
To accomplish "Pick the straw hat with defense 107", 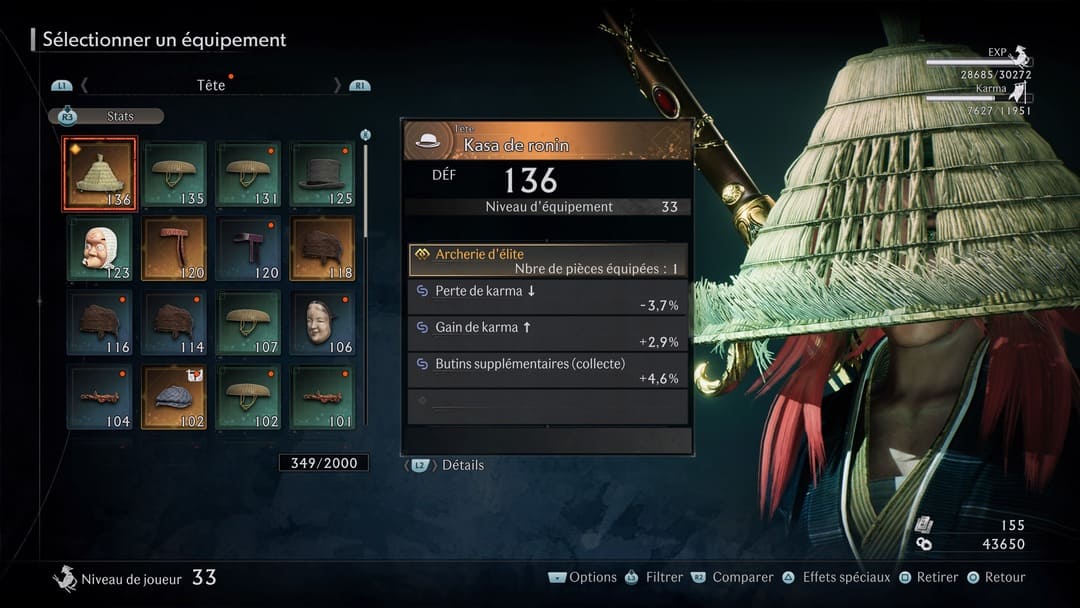I will [x=248, y=322].
